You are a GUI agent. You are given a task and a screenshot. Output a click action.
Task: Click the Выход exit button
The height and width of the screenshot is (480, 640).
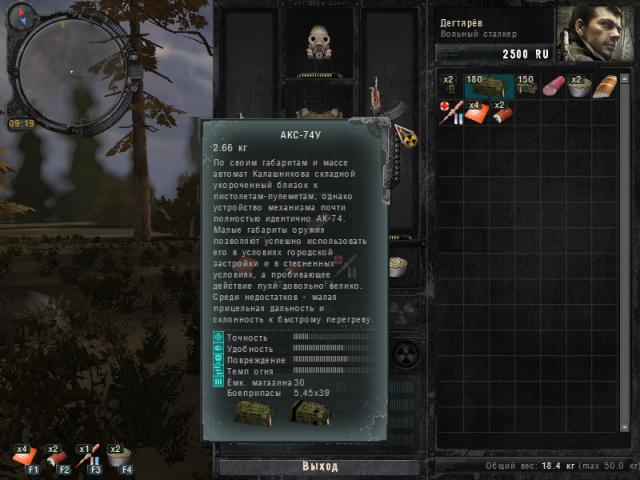pos(319,466)
